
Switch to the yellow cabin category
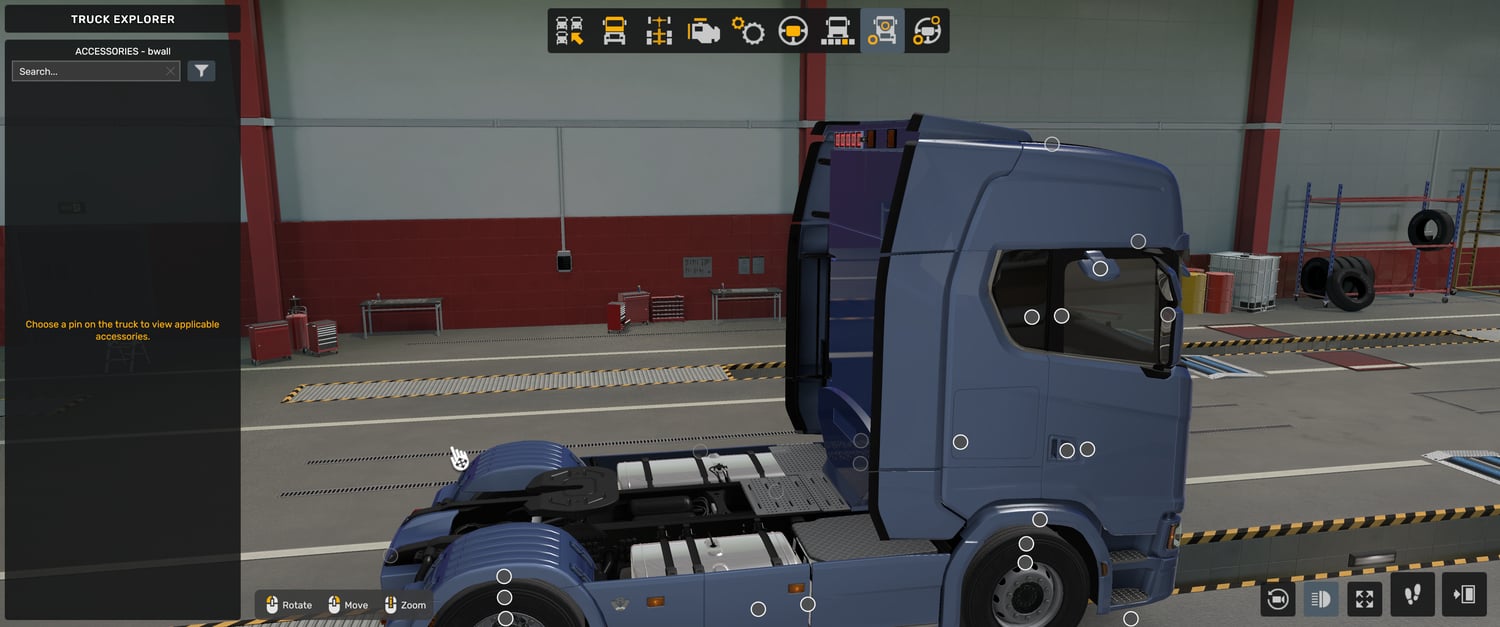point(614,31)
